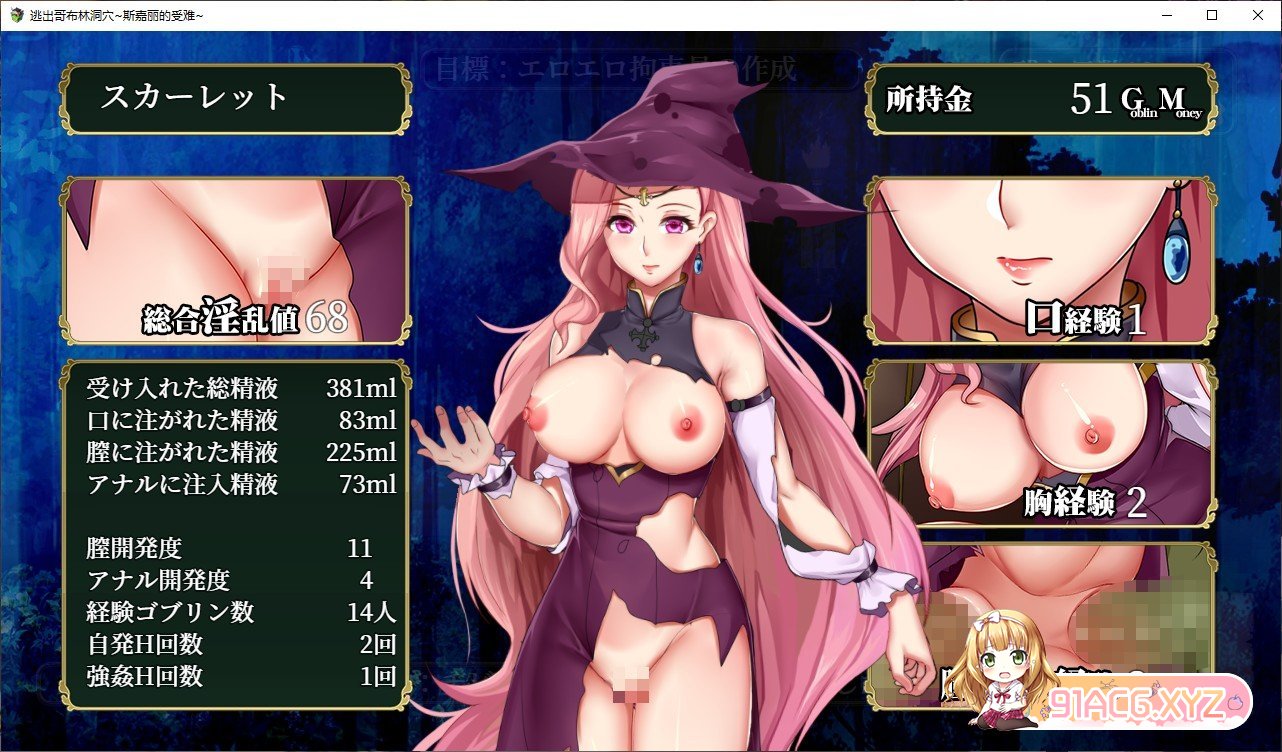The width and height of the screenshot is (1282, 752).
Task: Minimize the game window
Action: [1165, 15]
